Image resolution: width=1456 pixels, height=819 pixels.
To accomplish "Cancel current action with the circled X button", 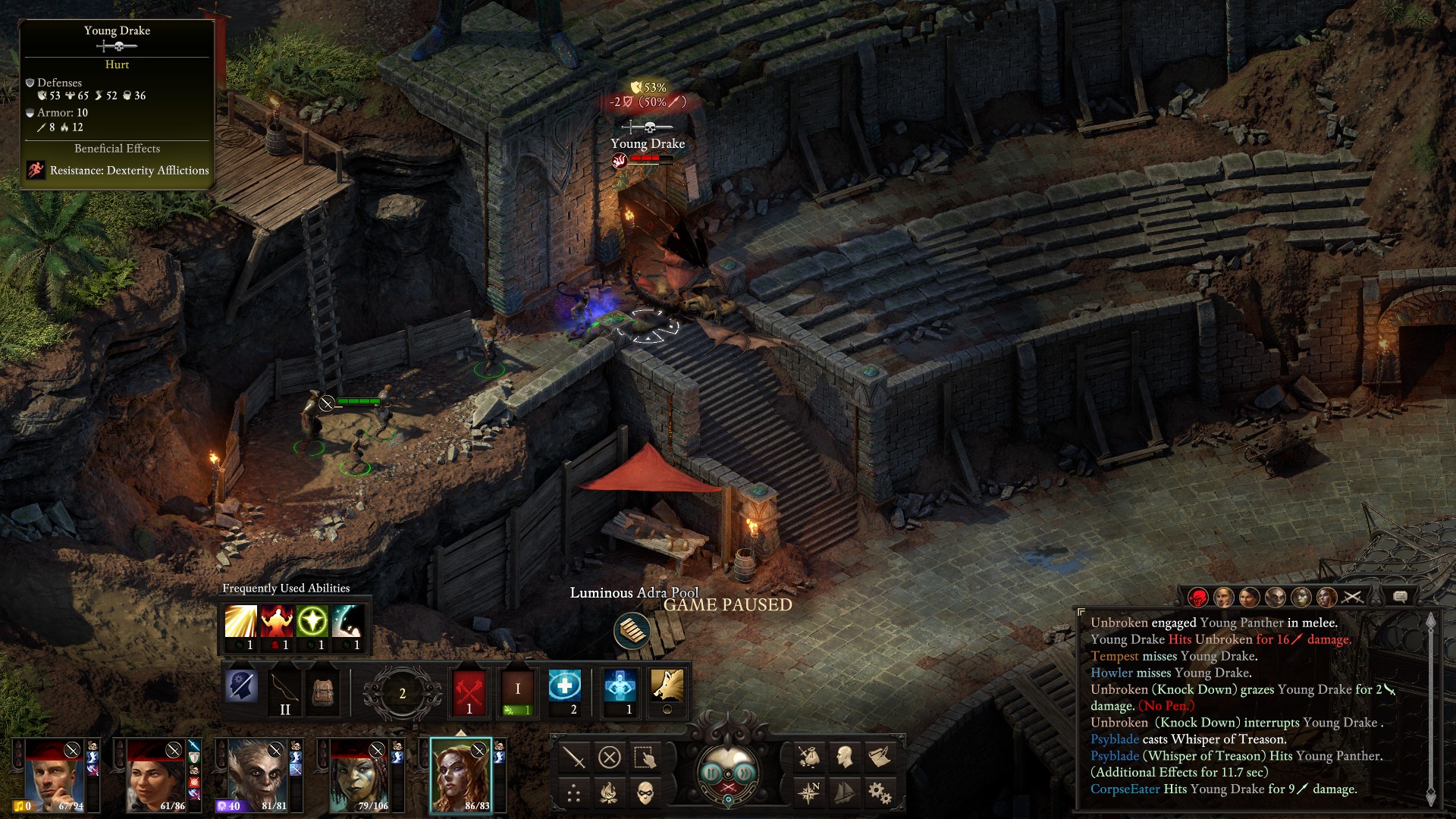I will click(x=610, y=757).
